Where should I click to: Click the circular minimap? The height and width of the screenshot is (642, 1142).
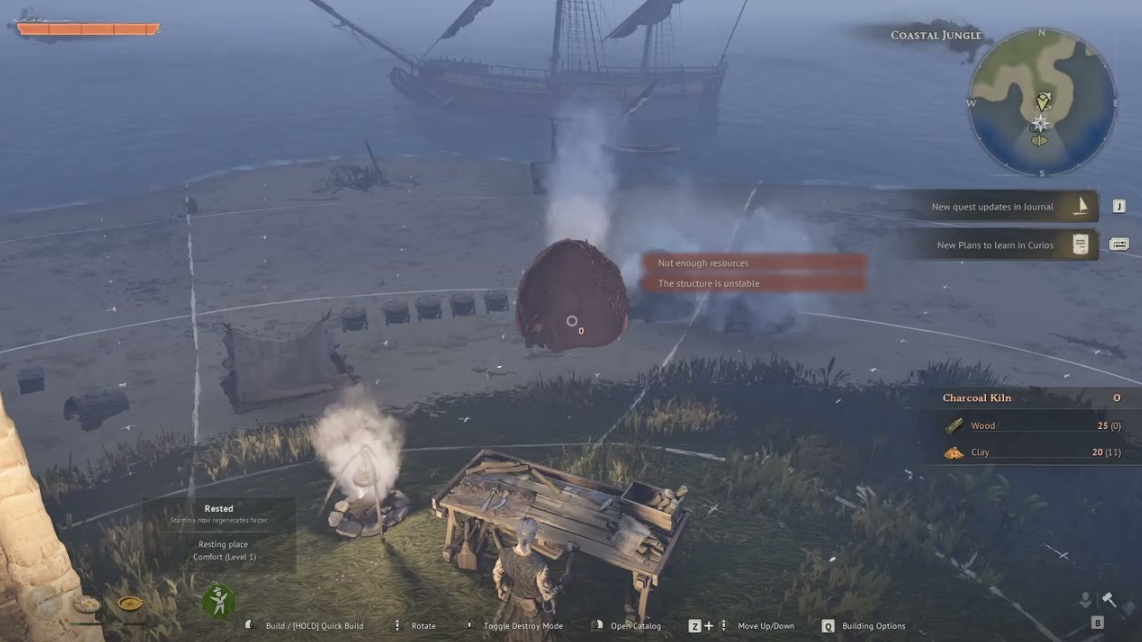click(1041, 101)
